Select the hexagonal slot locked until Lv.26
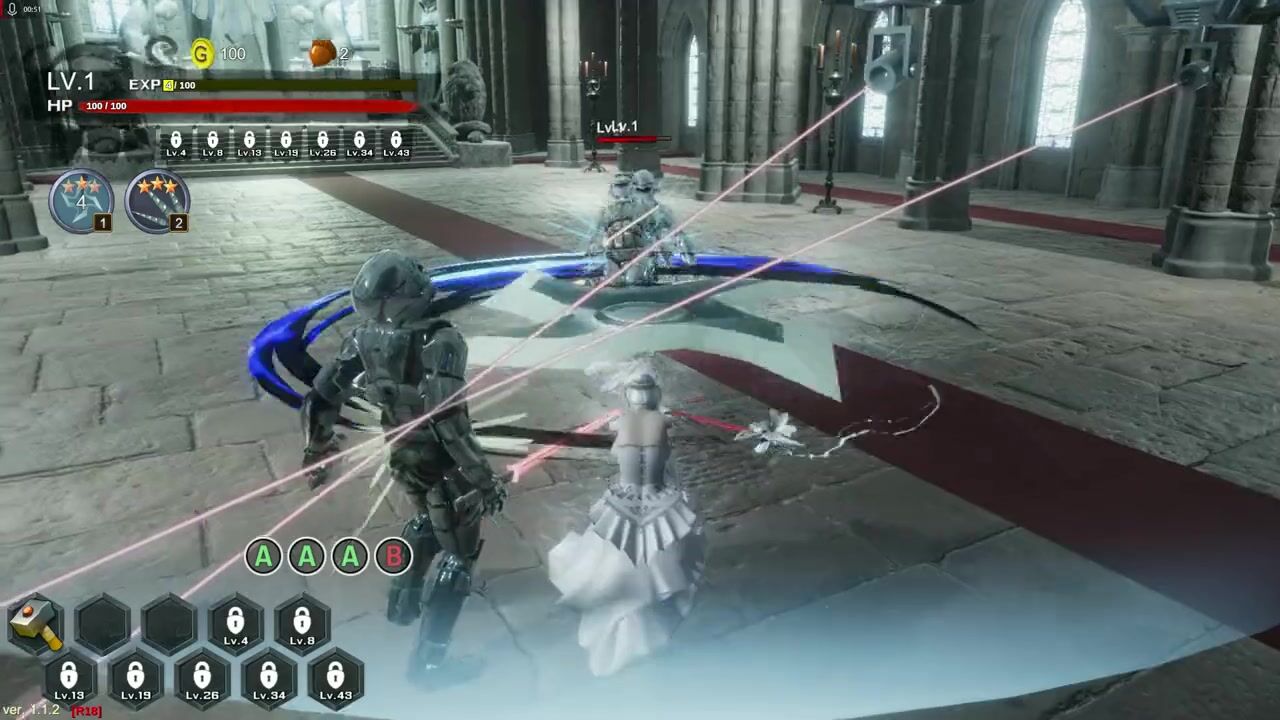The height and width of the screenshot is (720, 1280). click(202, 678)
